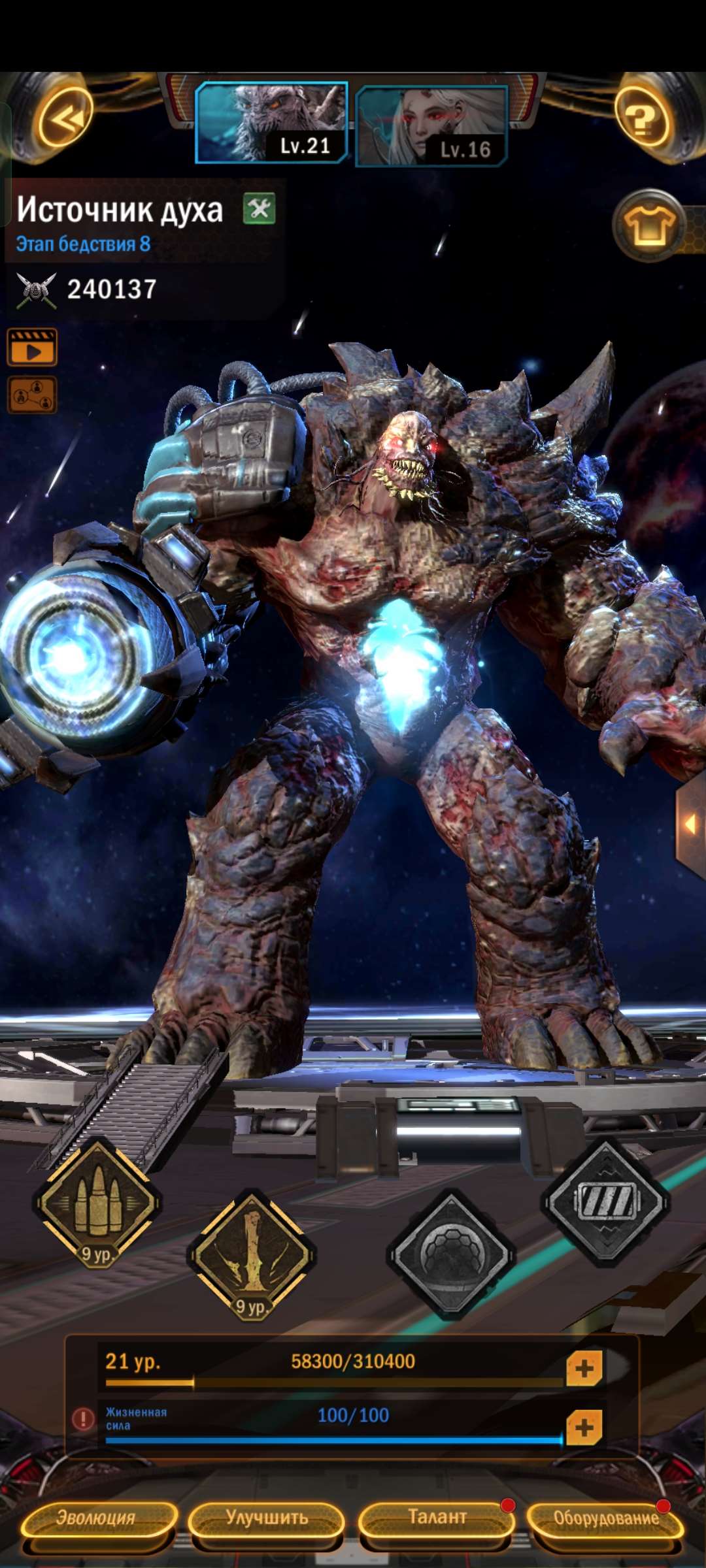Viewport: 706px width, 1568px height.
Task: Add experience with the level plus button
Action: point(584,1368)
